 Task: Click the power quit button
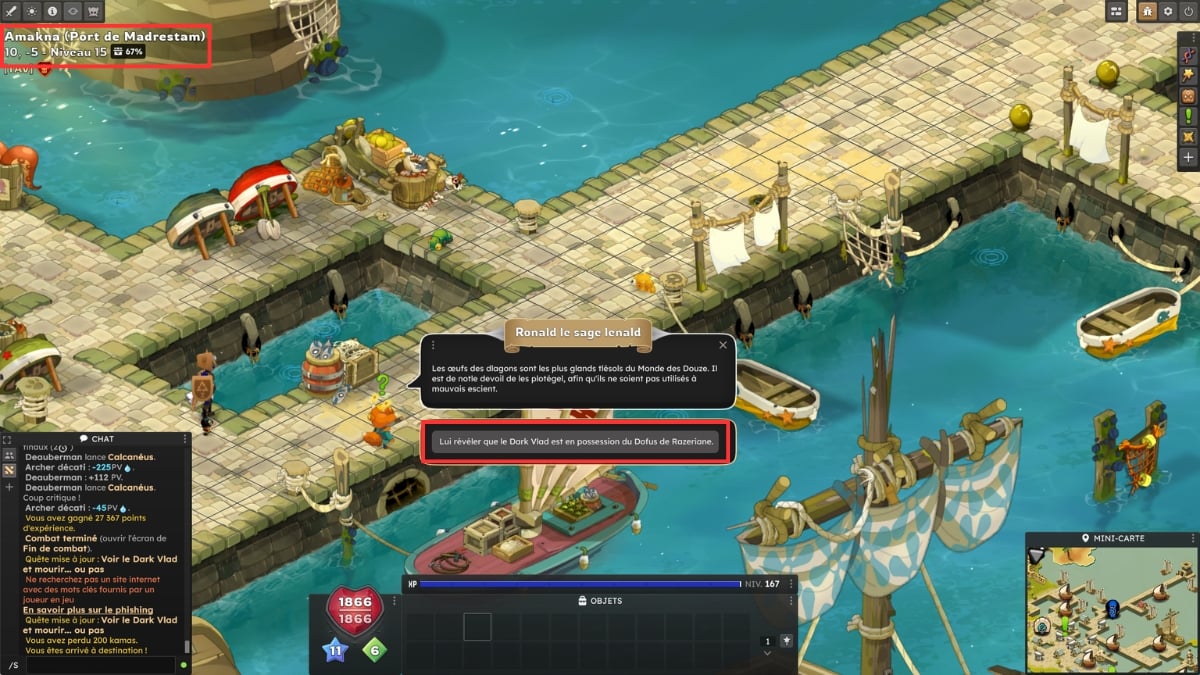click(x=1188, y=10)
